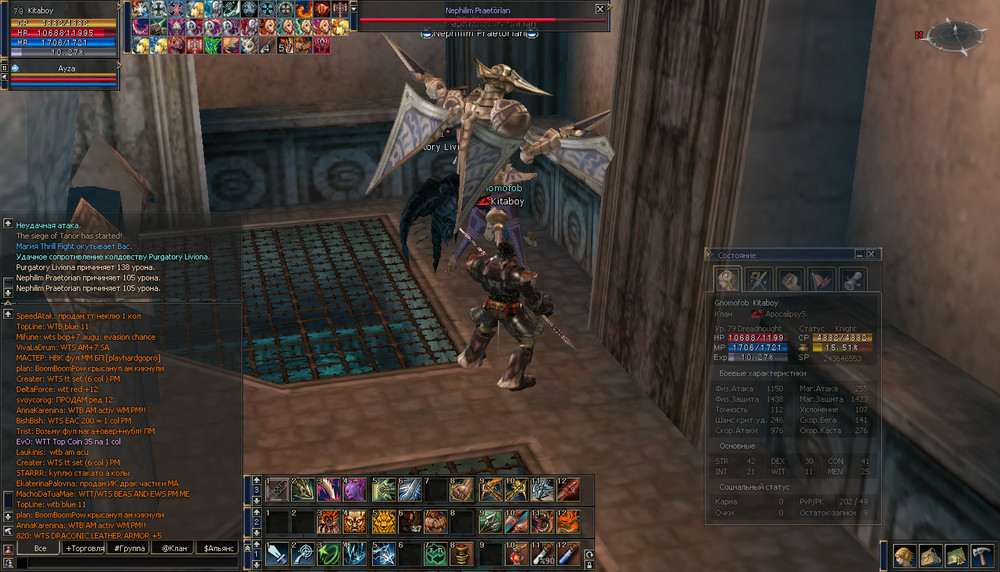
Task: Open the red flag tab in status window
Action: 822,279
